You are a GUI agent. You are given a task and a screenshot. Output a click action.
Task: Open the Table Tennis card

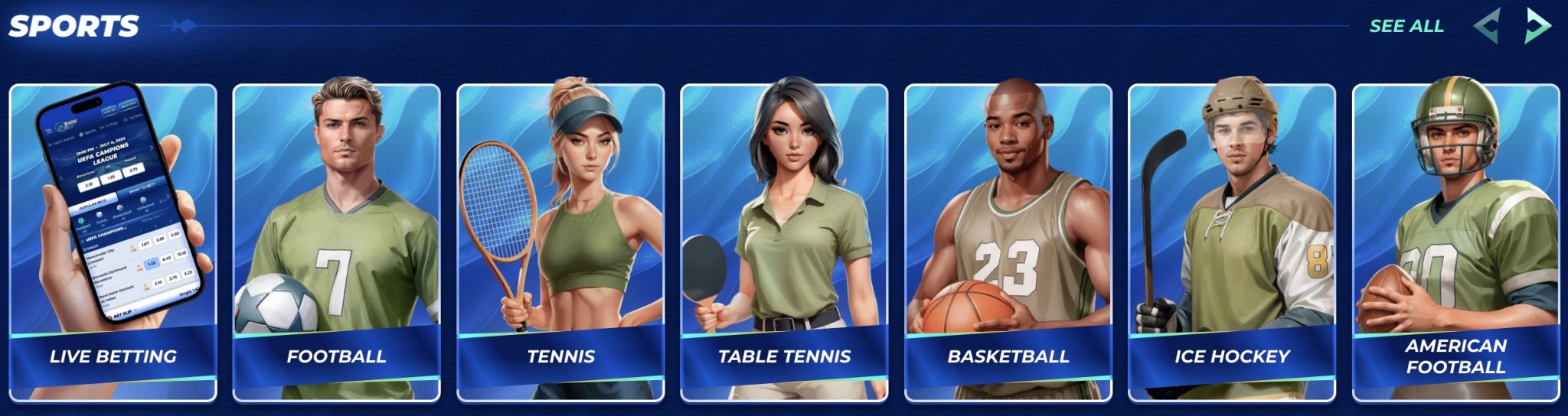tap(784, 243)
